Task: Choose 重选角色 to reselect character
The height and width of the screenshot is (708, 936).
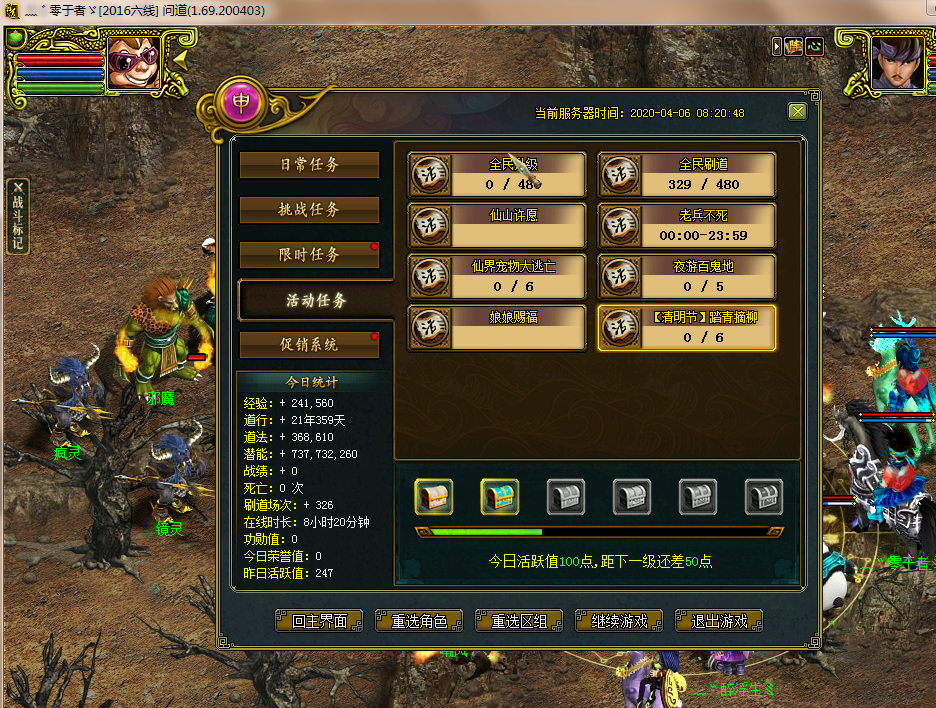Action: pyautogui.click(x=419, y=621)
